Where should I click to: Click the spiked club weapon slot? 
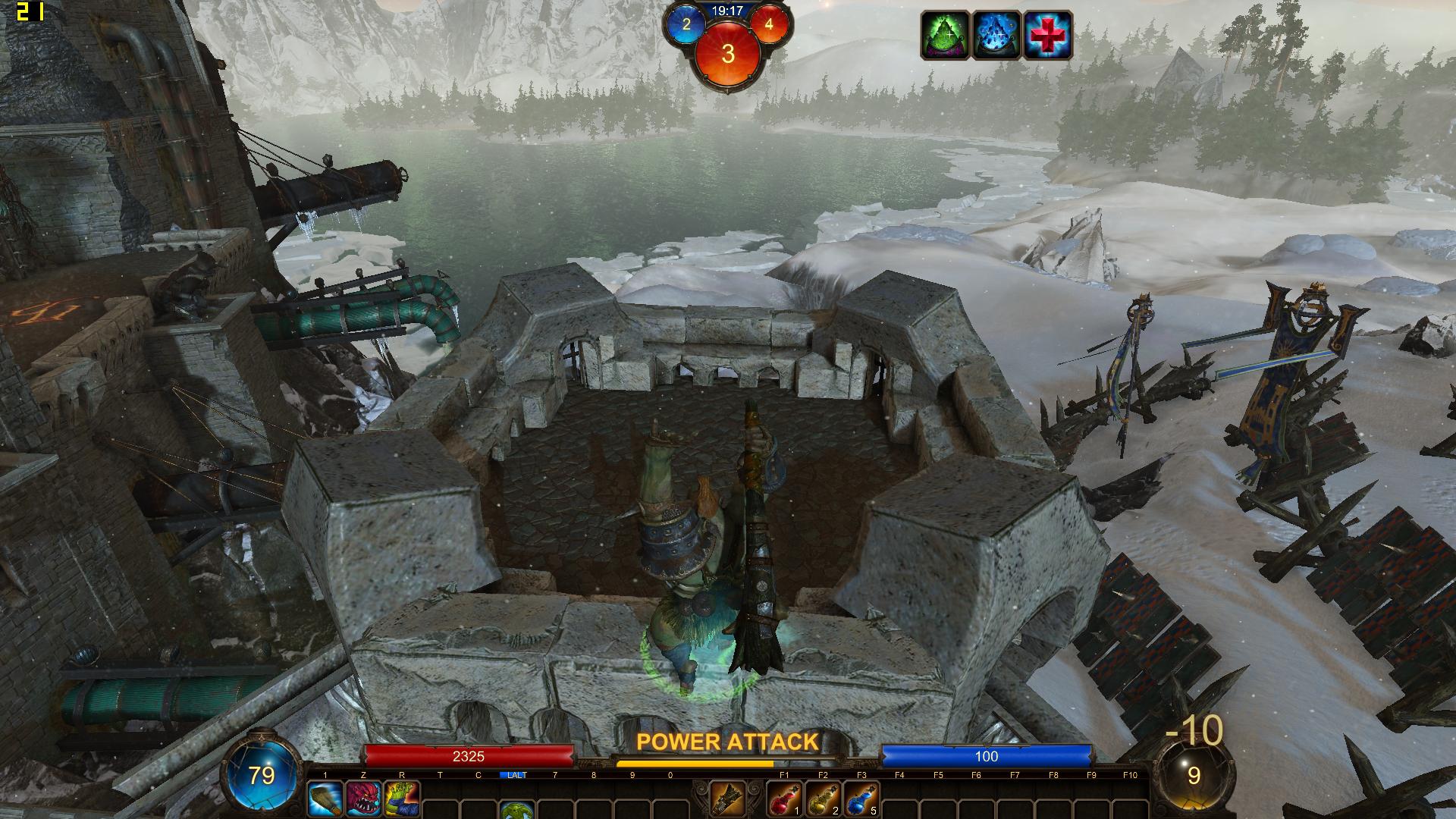click(727, 799)
